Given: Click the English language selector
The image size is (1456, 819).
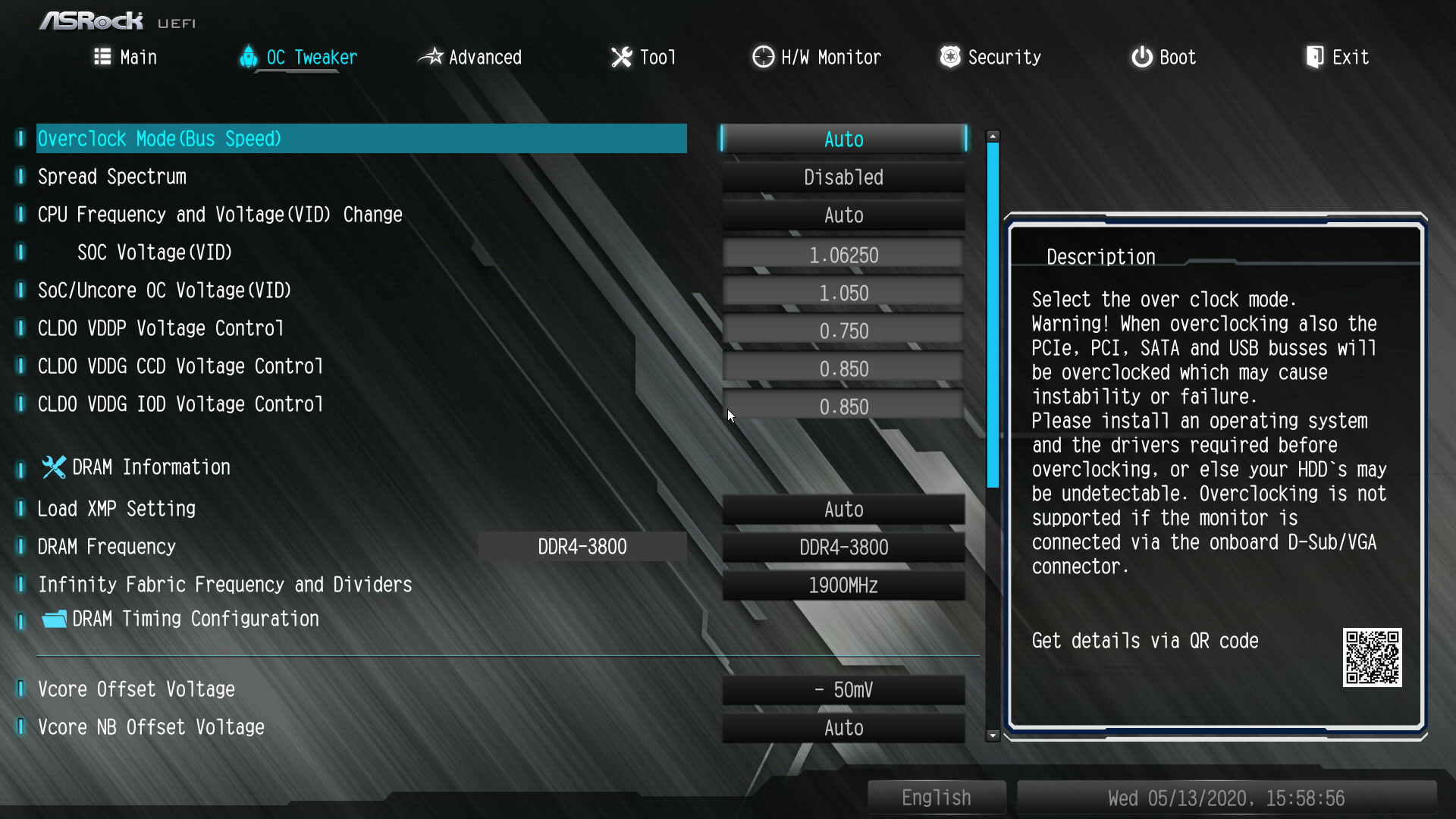Looking at the screenshot, I should click(x=936, y=797).
